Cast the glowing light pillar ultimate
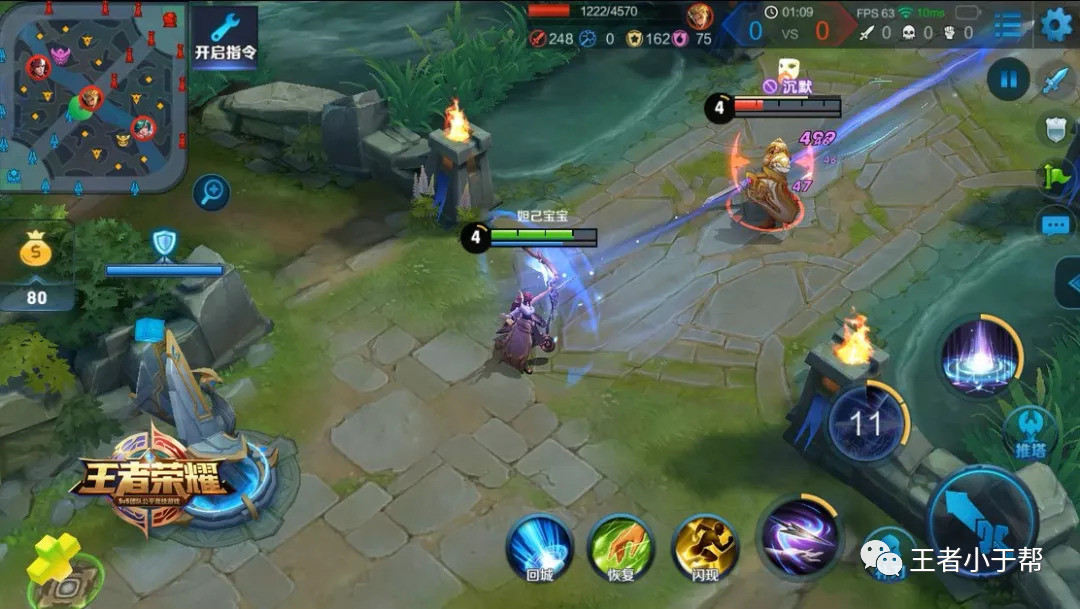This screenshot has width=1080, height=609. 980,357
